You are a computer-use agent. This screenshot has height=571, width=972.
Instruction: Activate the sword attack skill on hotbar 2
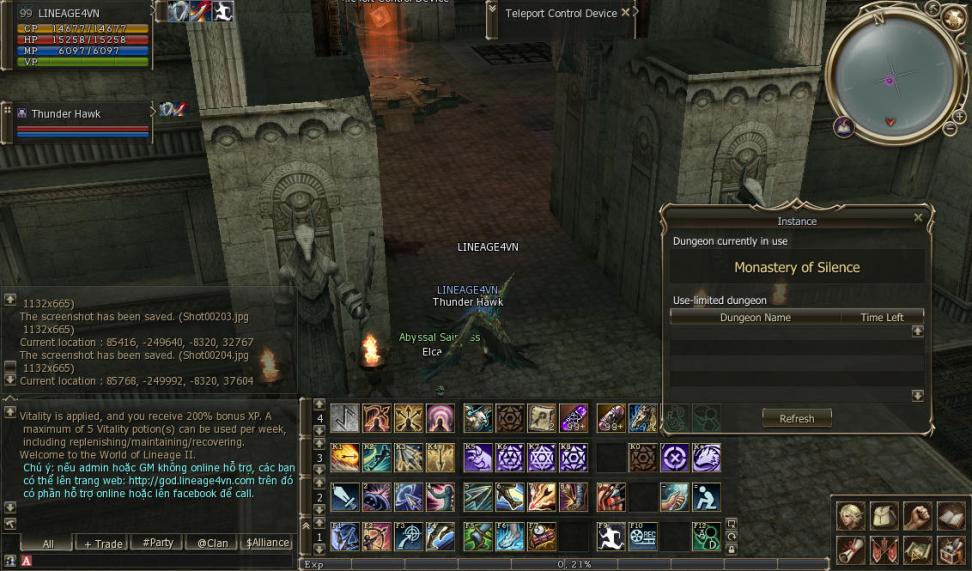coord(345,497)
